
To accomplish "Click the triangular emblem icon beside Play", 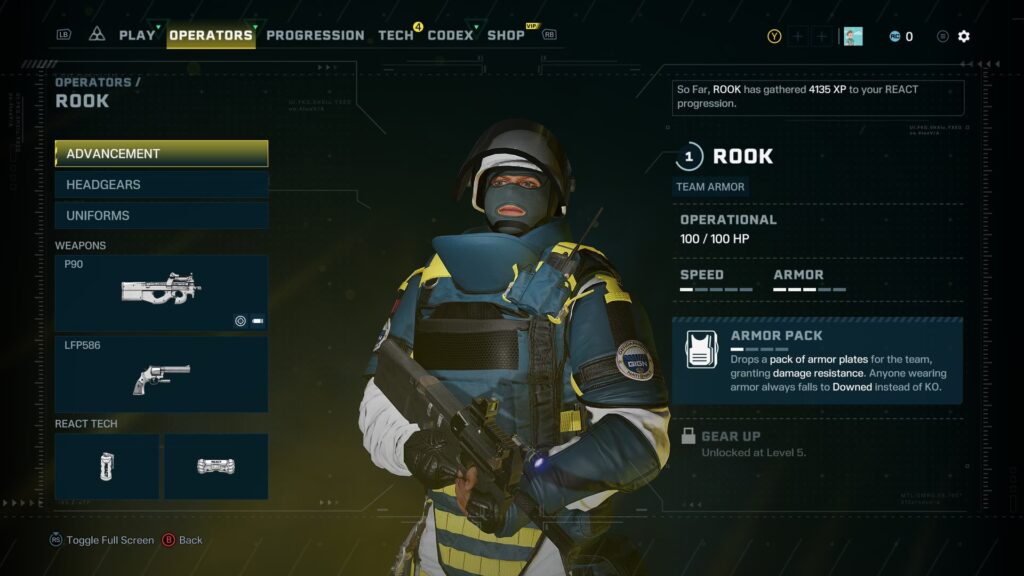I will tap(97, 34).
